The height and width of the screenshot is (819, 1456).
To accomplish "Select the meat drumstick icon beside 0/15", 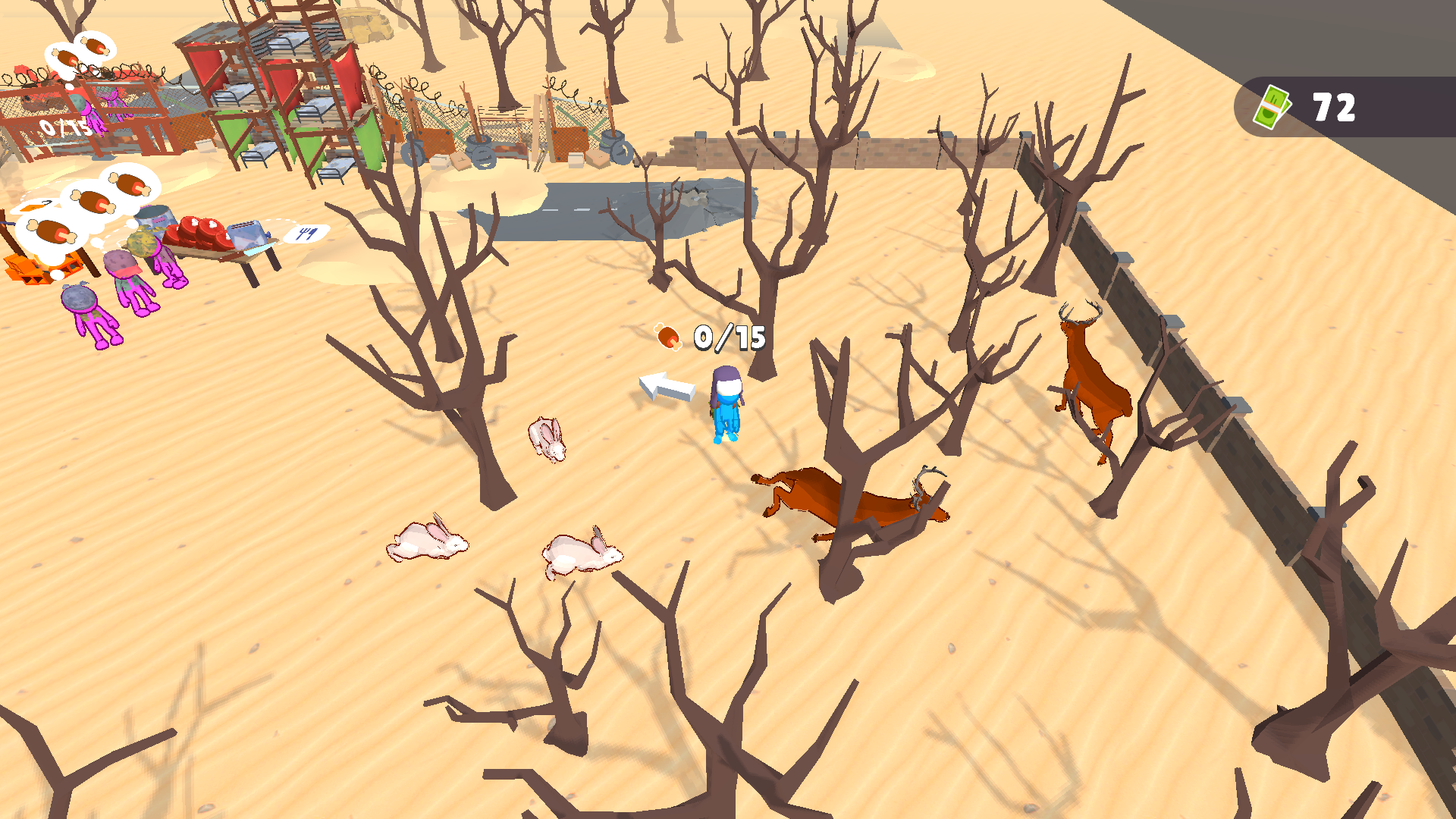I will (668, 336).
